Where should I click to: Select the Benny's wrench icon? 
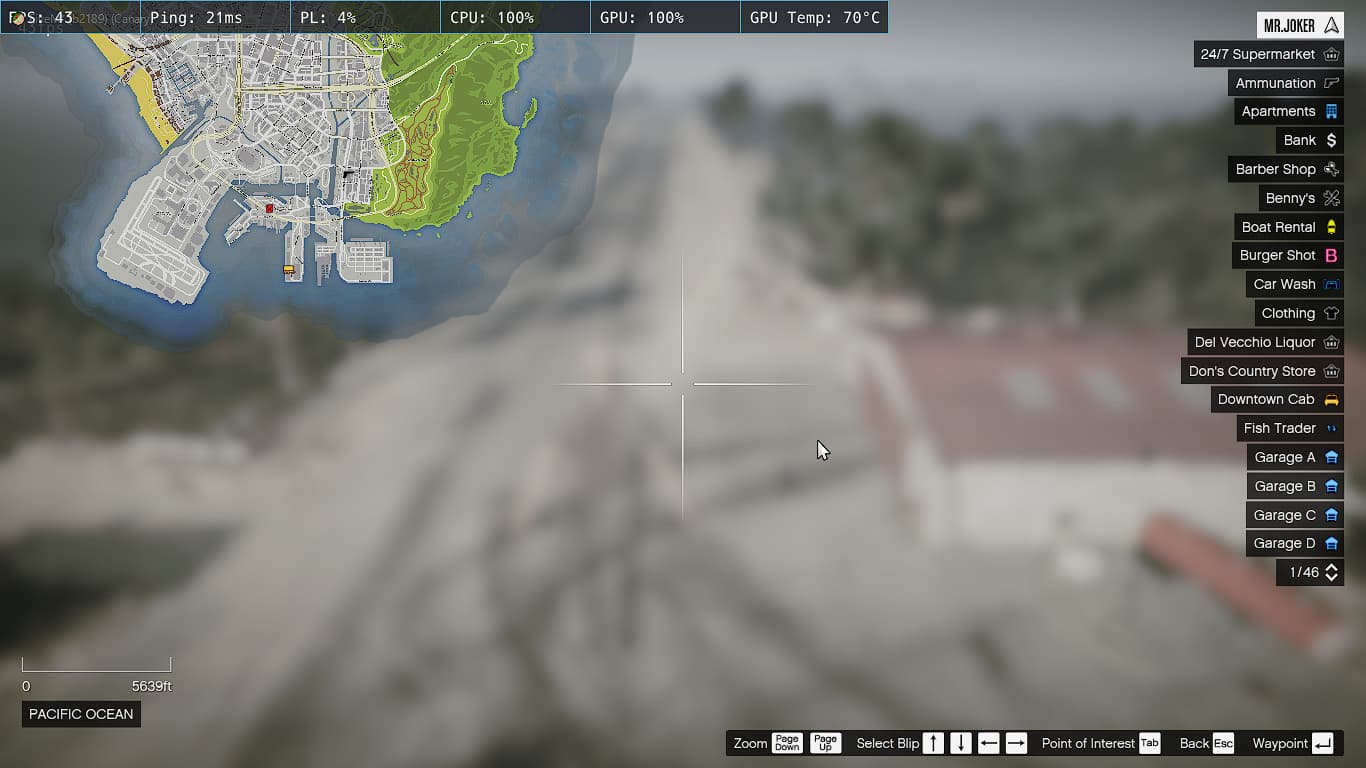point(1330,198)
